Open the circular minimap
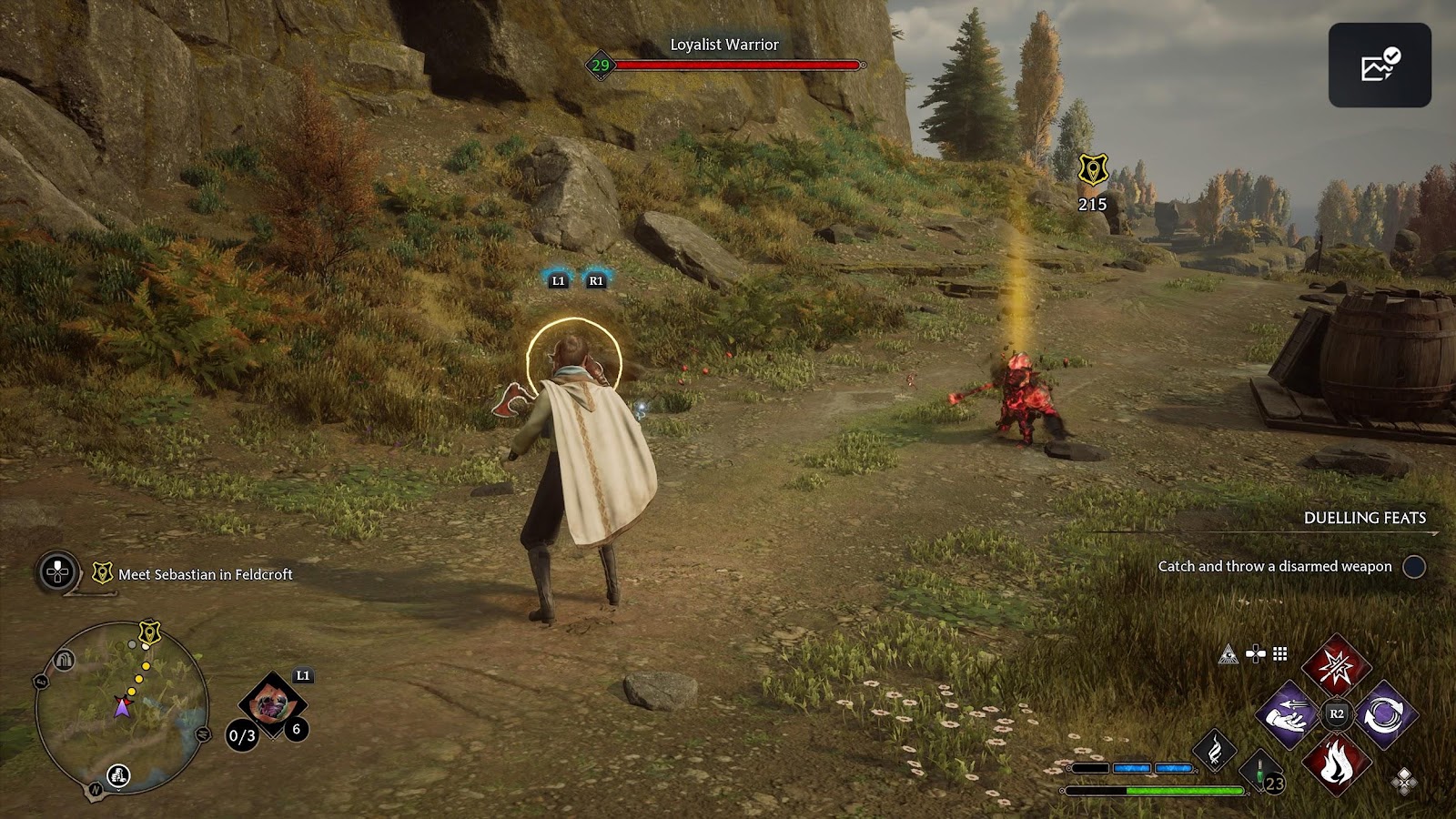 122,708
